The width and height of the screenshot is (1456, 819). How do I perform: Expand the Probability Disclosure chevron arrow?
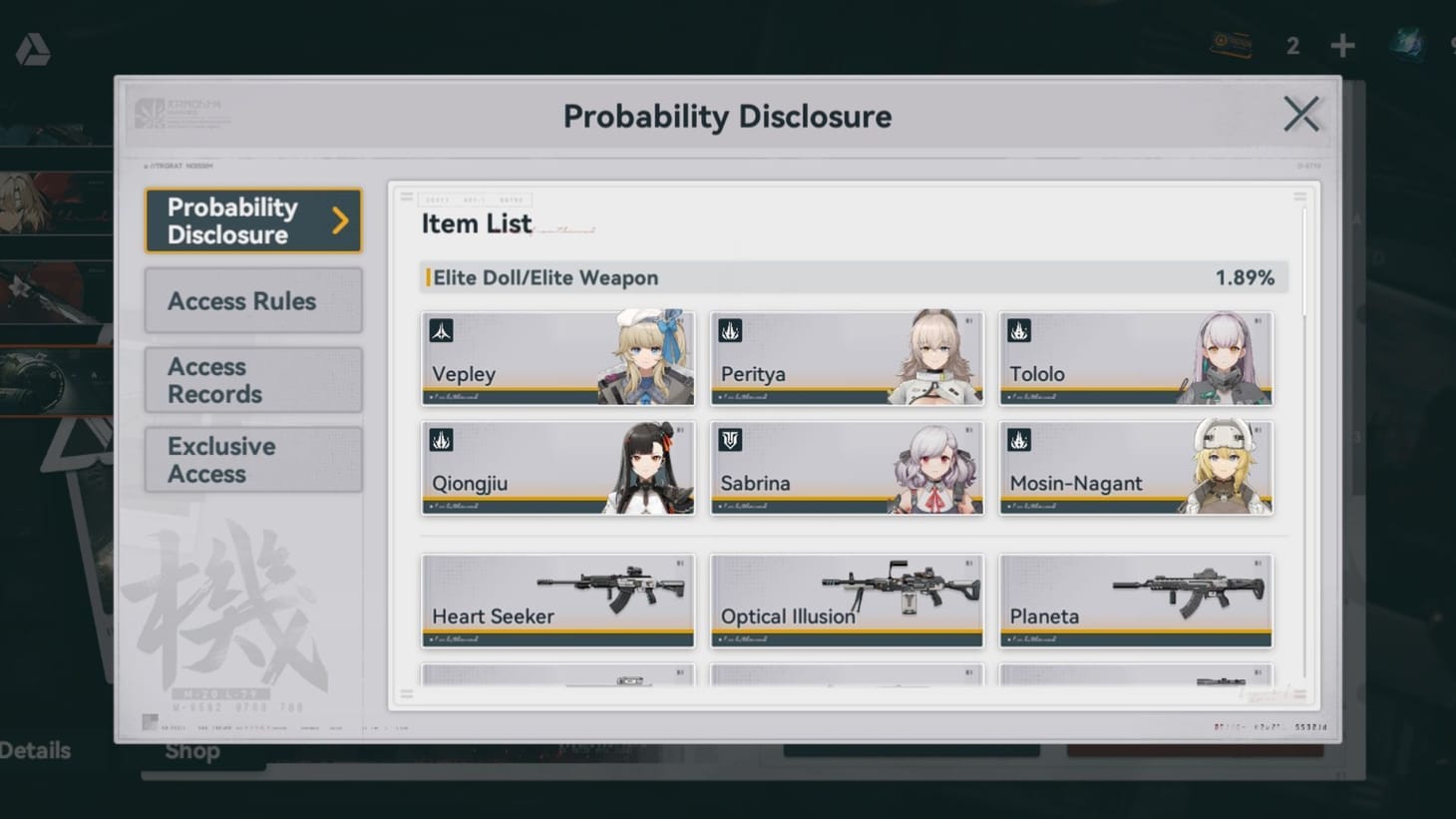click(339, 220)
